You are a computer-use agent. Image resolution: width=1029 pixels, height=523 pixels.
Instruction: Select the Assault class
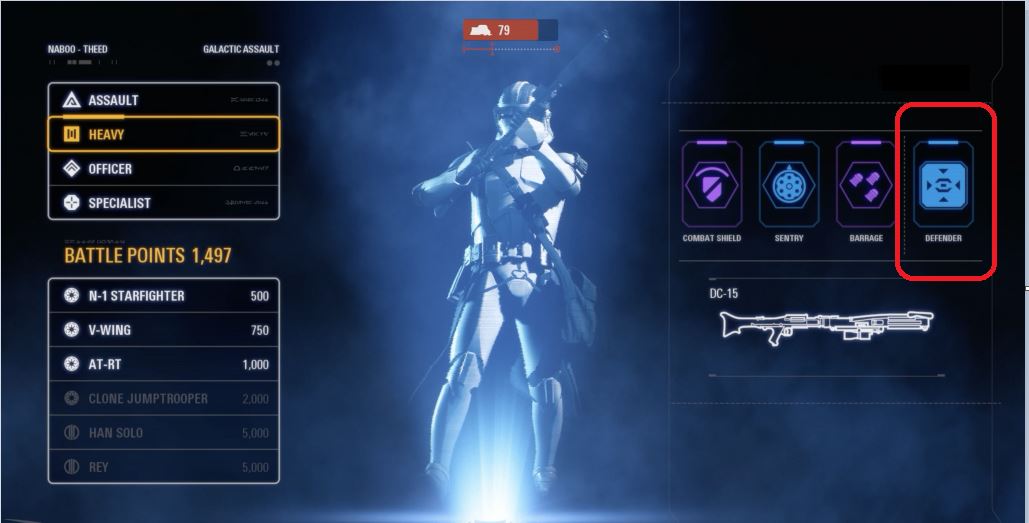pos(163,100)
